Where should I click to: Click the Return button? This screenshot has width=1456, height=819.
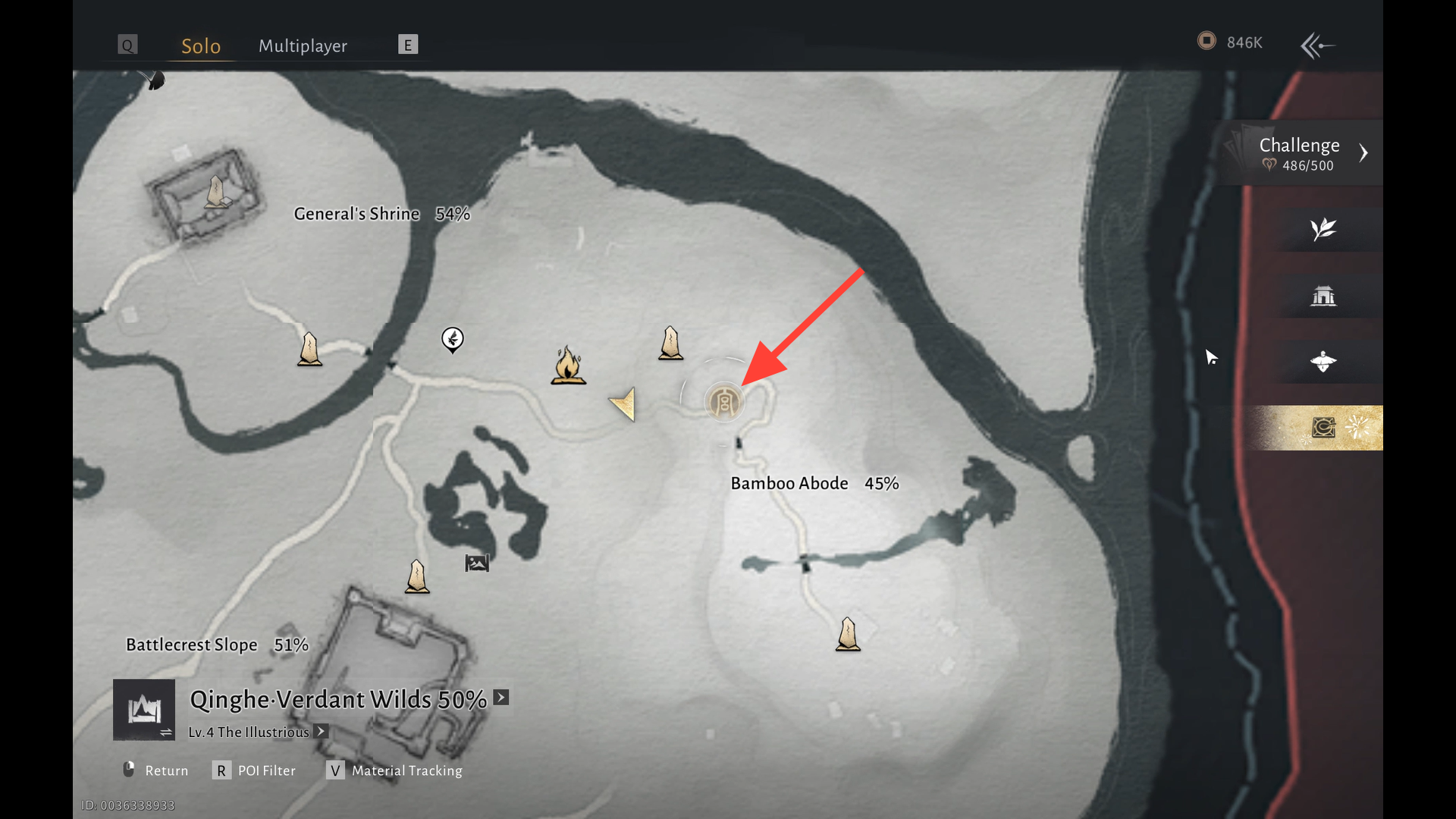point(156,770)
